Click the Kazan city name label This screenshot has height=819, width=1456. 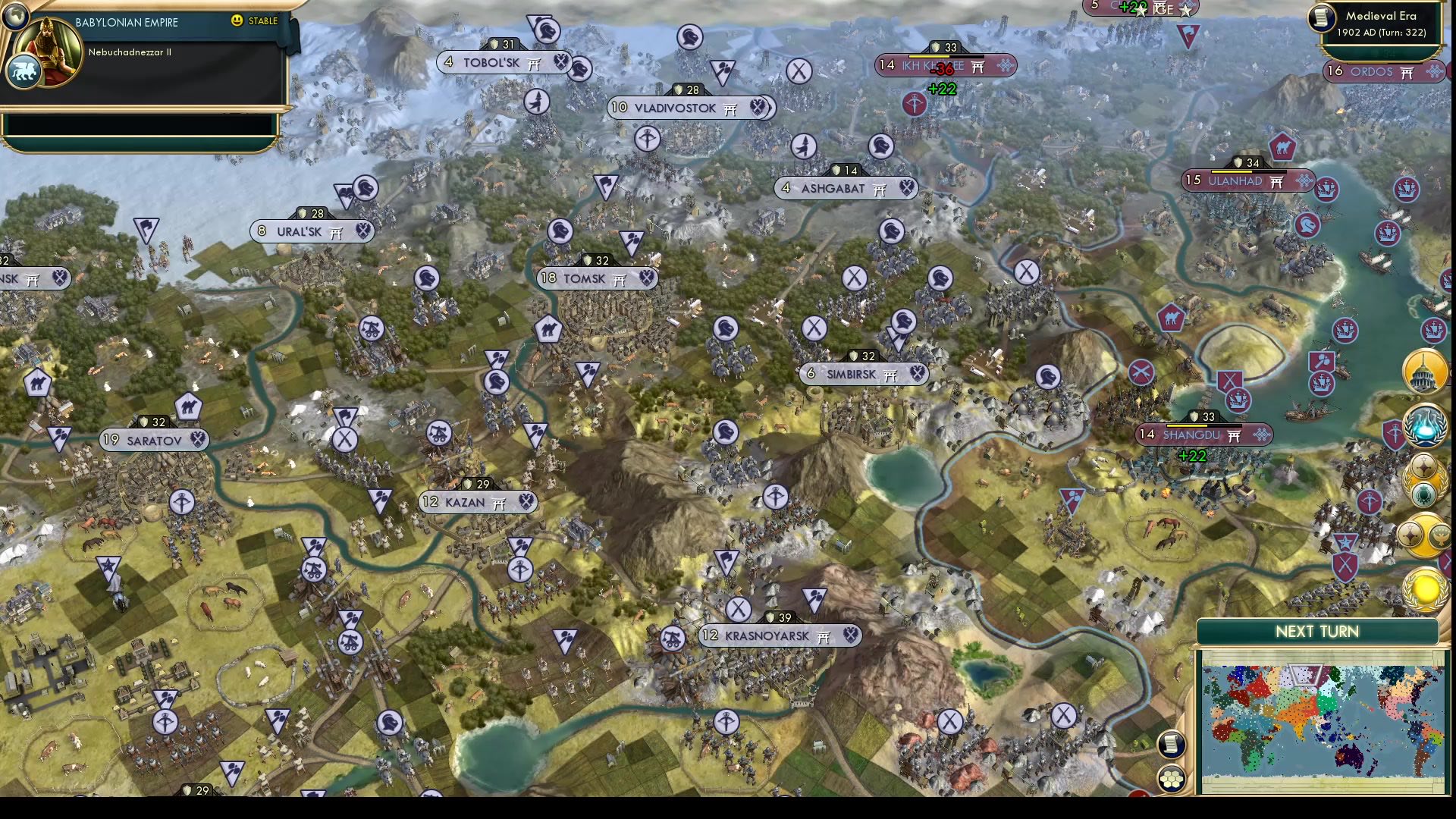466,502
